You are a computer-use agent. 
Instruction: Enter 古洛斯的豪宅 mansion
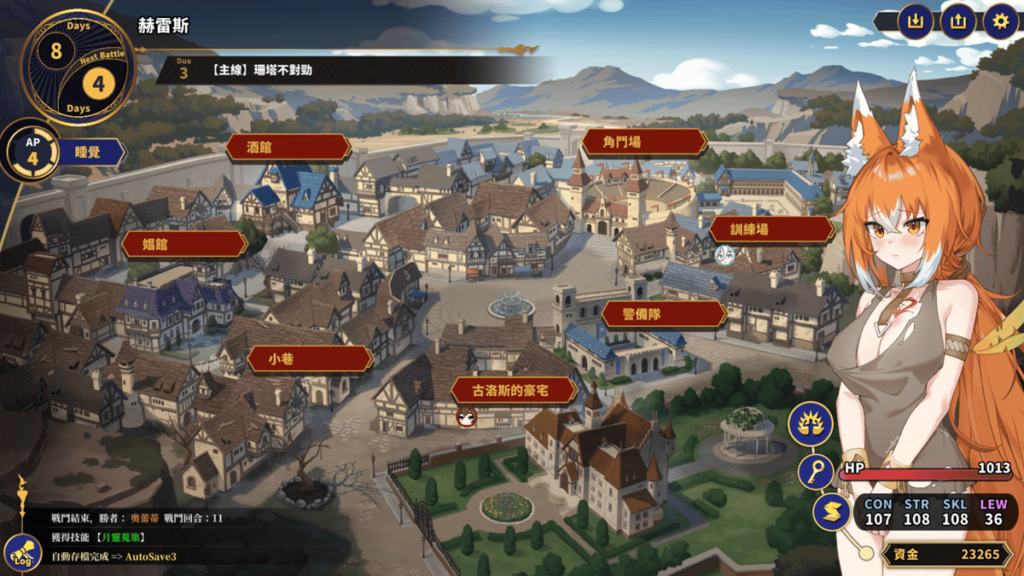(x=515, y=390)
